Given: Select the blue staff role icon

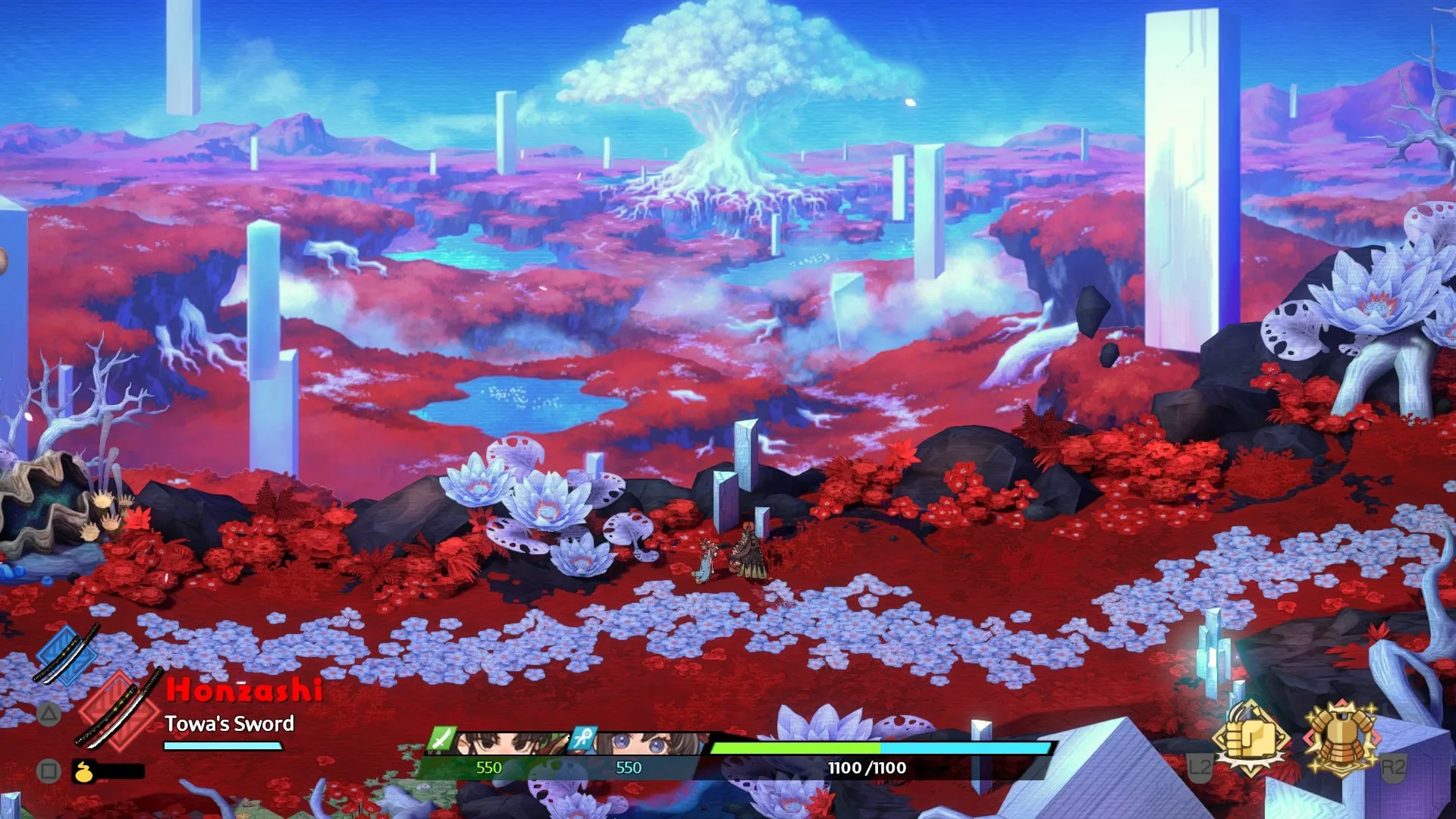Looking at the screenshot, I should pyautogui.click(x=582, y=738).
